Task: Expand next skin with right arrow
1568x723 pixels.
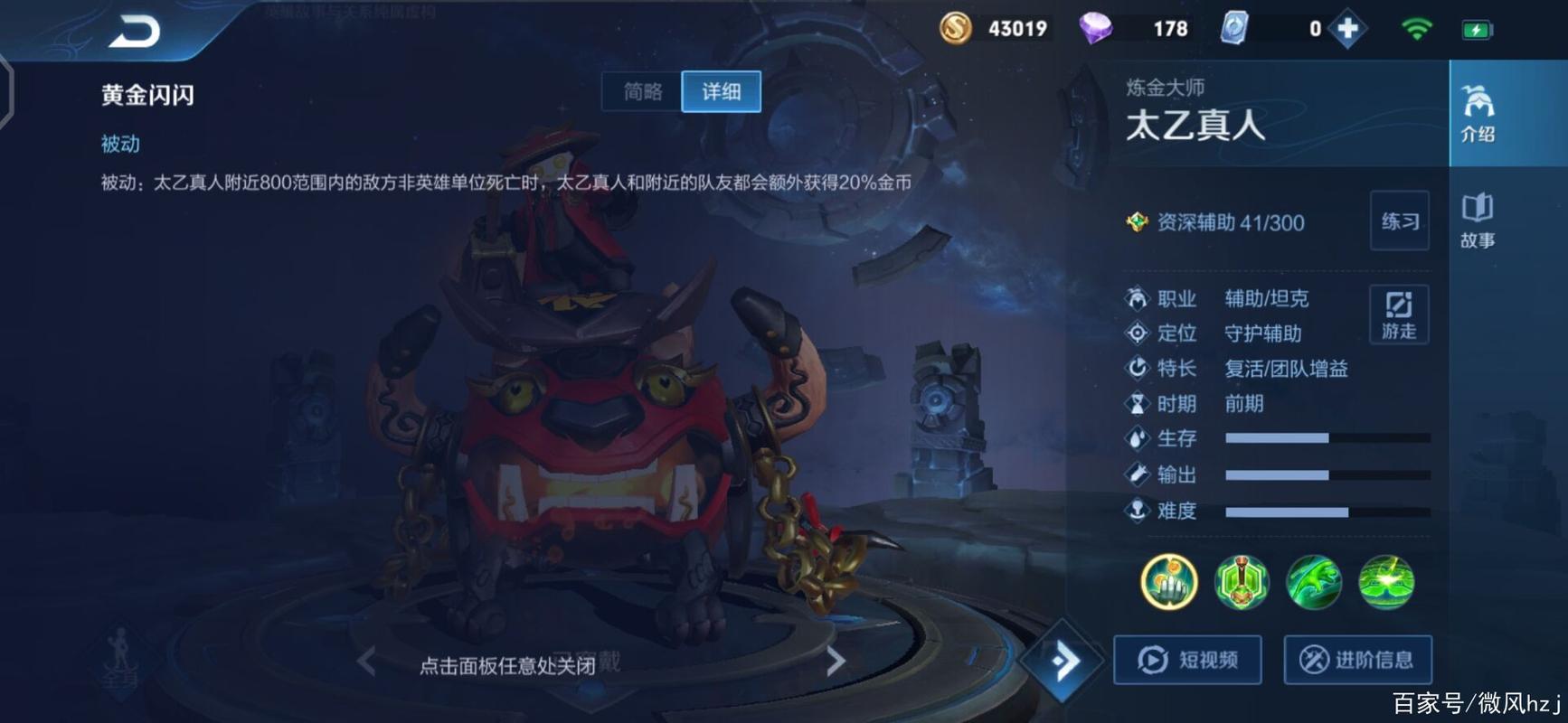Action: (836, 659)
